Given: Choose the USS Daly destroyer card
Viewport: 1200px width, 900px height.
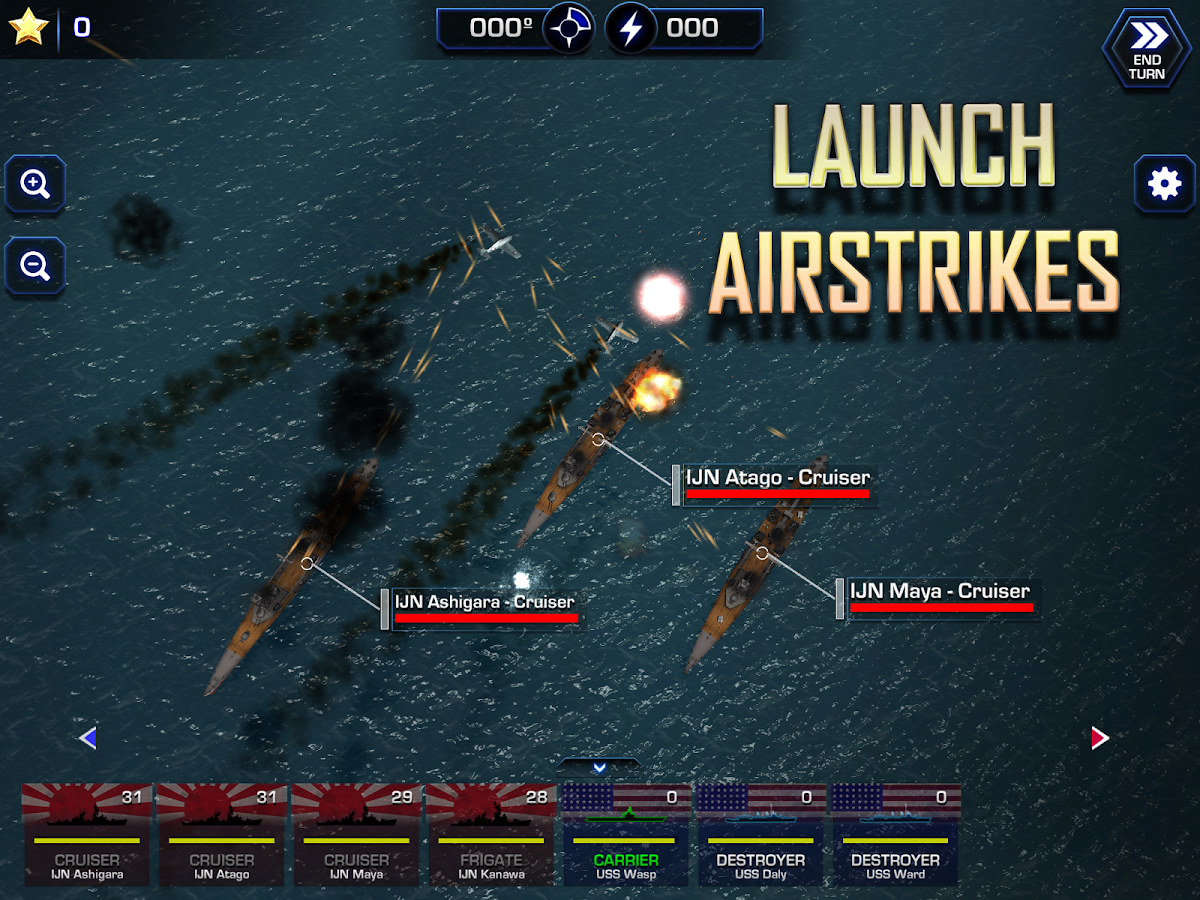Looking at the screenshot, I should [761, 834].
